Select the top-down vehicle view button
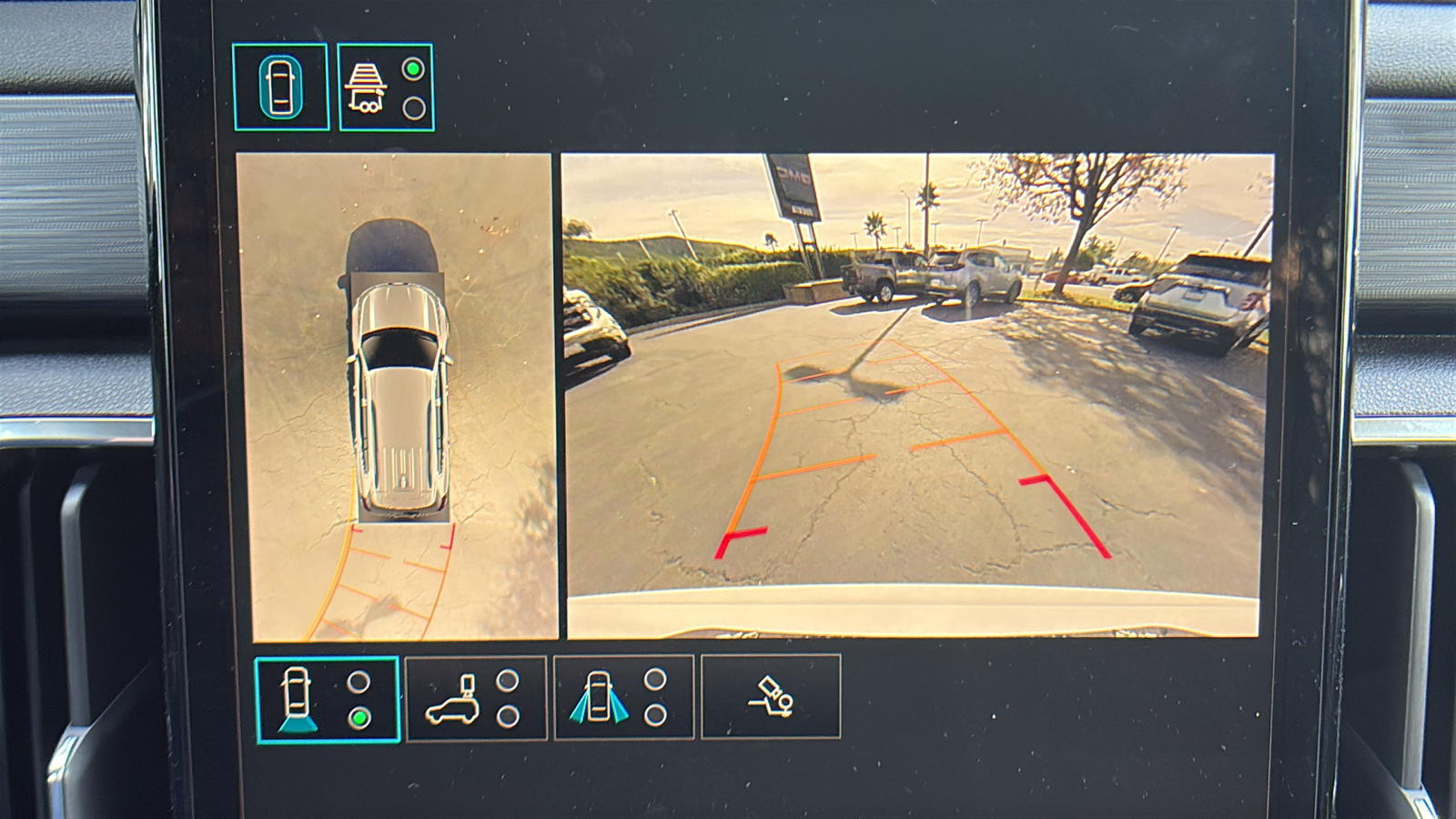Viewport: 1456px width, 819px height. 280,86
